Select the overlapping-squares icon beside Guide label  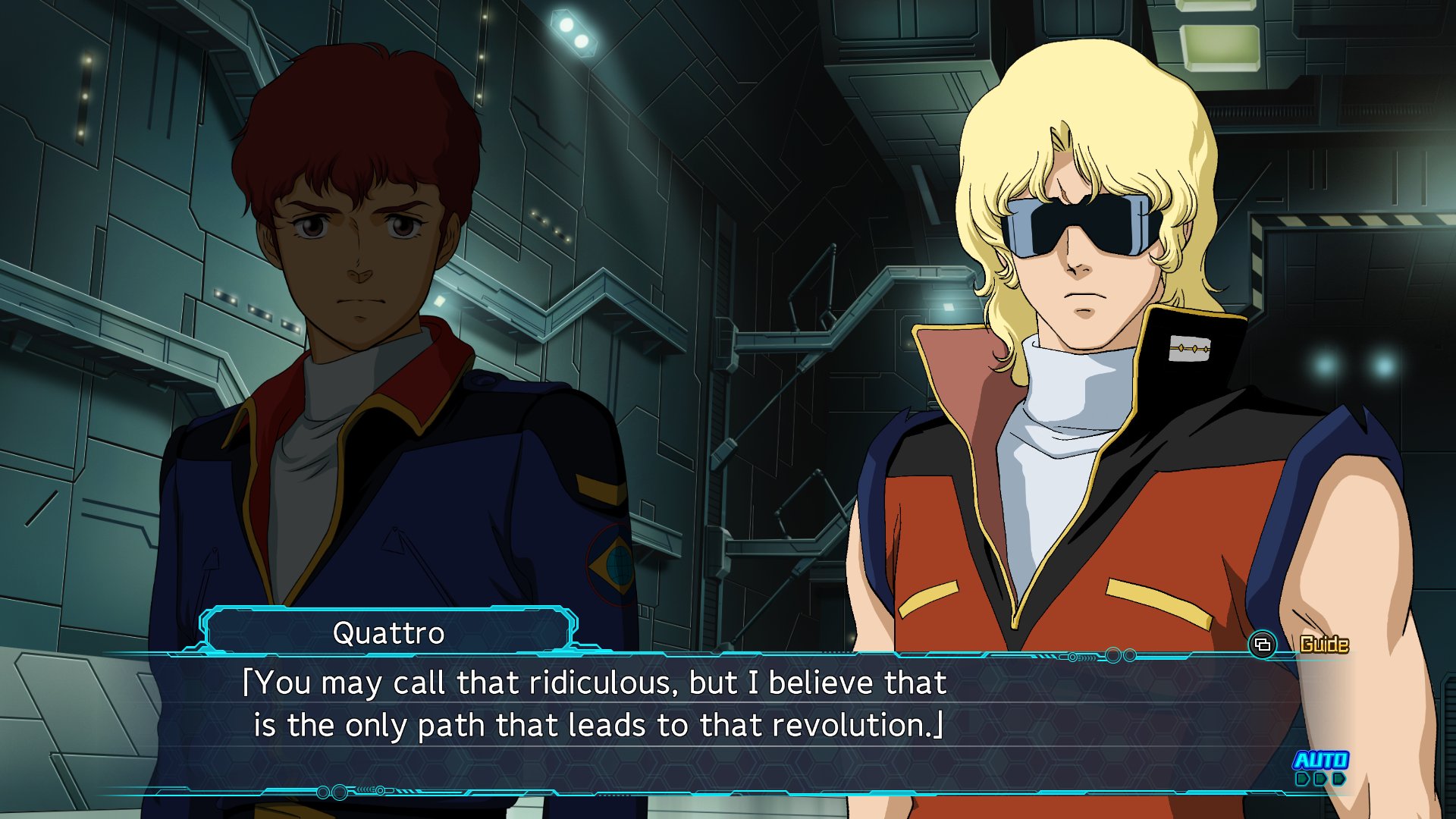(x=1263, y=645)
